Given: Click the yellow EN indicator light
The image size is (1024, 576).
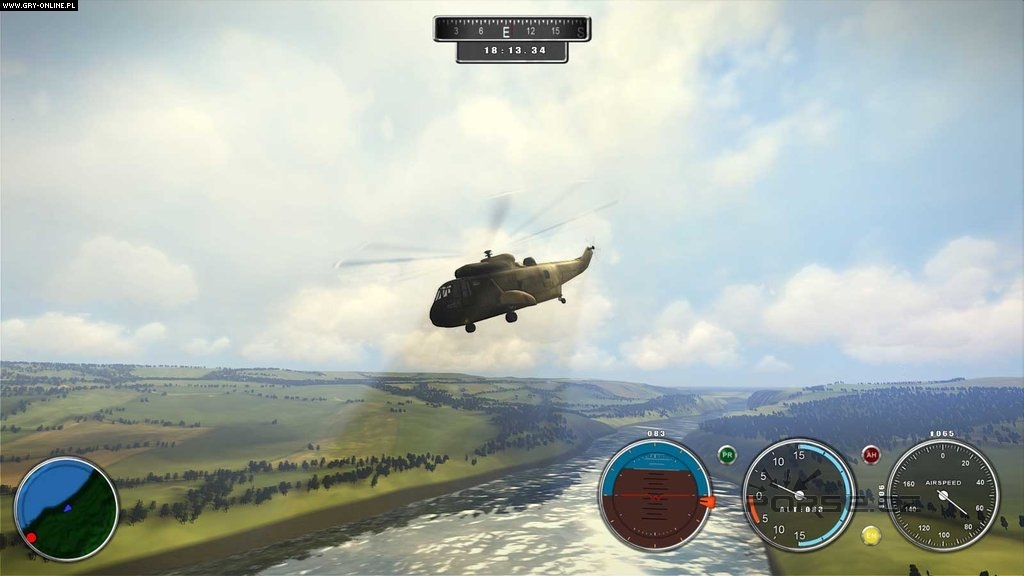Looking at the screenshot, I should pyautogui.click(x=871, y=535).
